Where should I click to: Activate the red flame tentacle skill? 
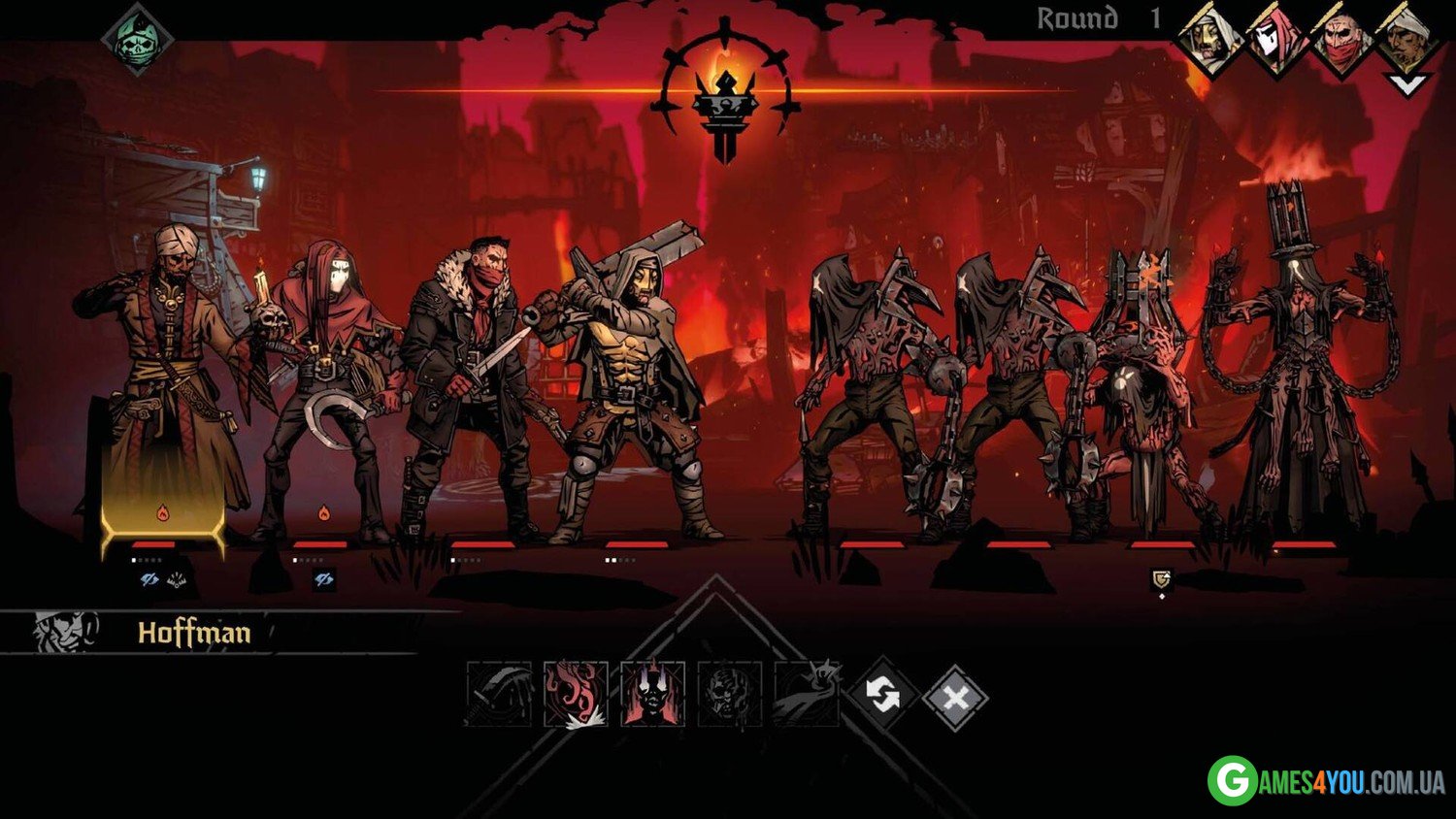pos(576,694)
